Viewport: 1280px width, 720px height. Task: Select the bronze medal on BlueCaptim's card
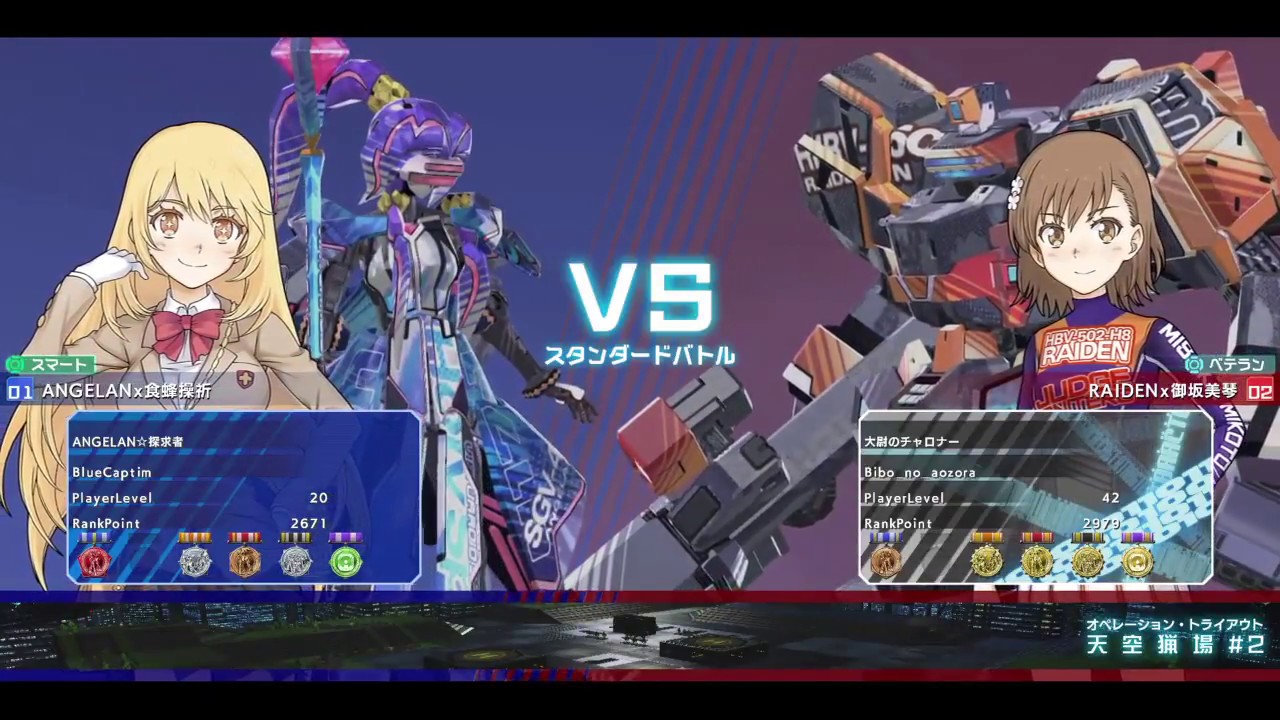tap(245, 560)
